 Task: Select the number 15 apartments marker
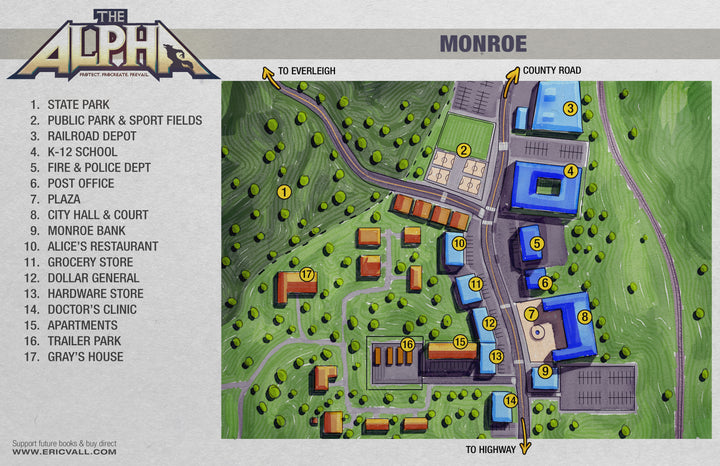(460, 342)
